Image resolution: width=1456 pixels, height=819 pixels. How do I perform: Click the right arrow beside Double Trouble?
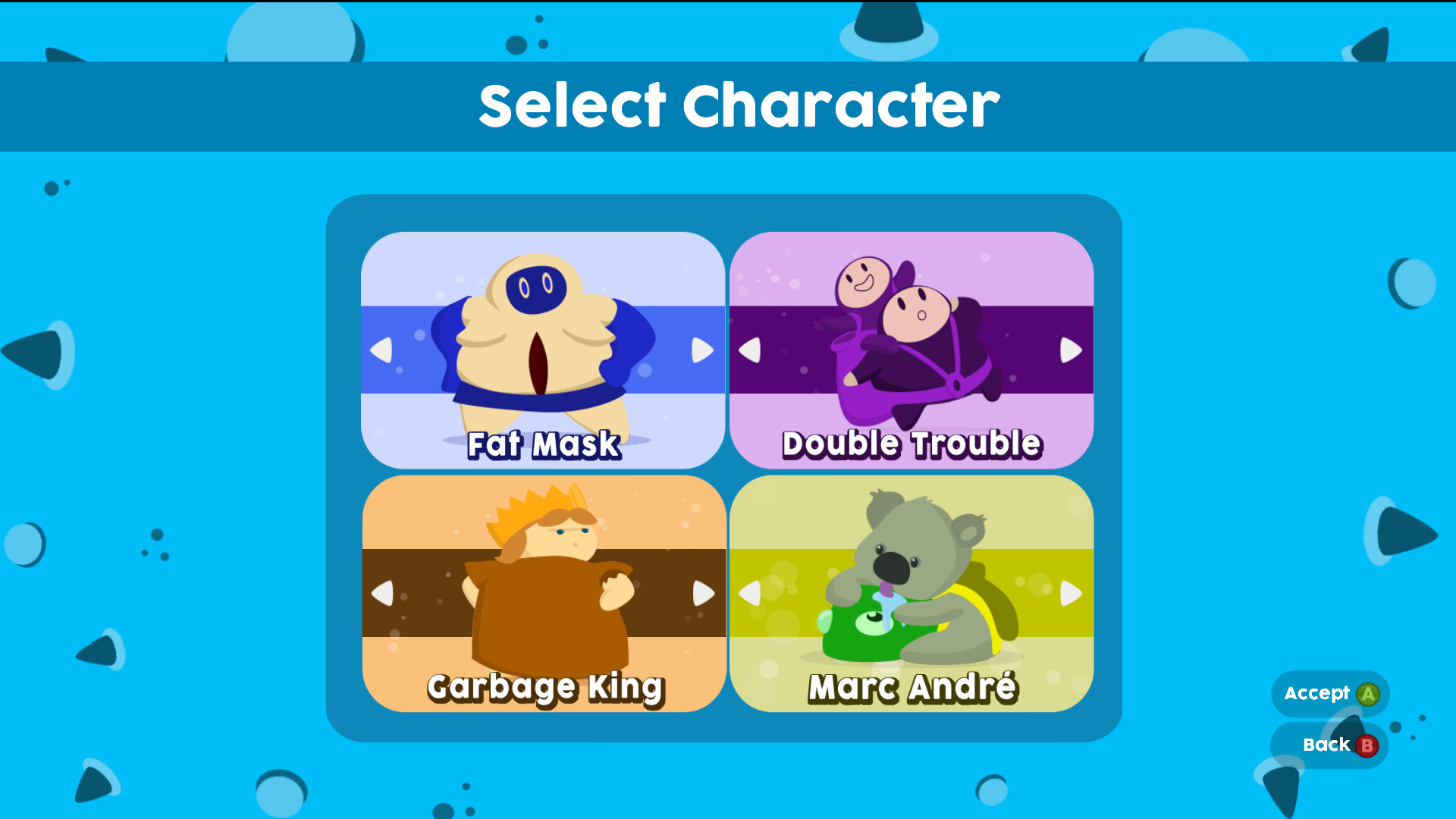click(1072, 350)
